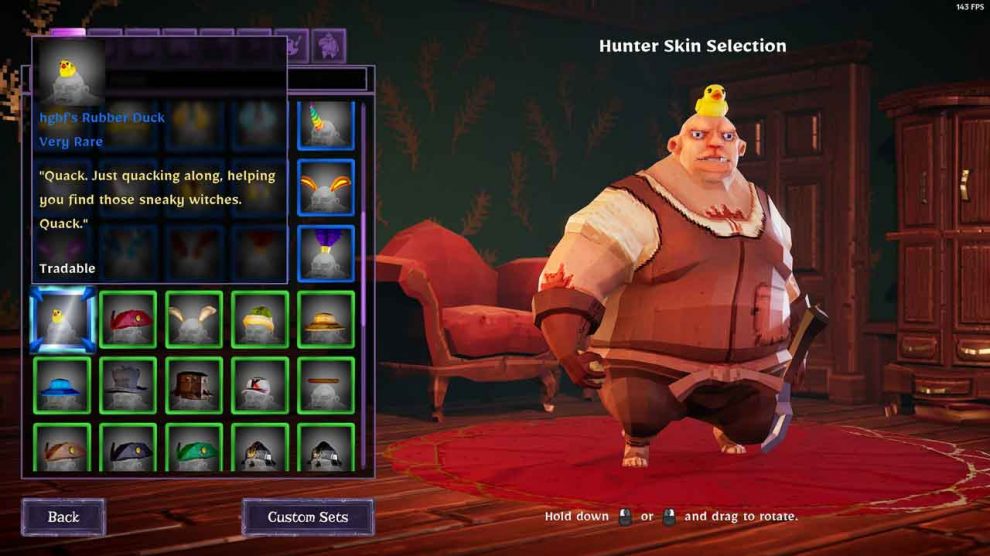This screenshot has height=556, width=990.
Task: Pick the white cap with red K
Action: coord(260,385)
